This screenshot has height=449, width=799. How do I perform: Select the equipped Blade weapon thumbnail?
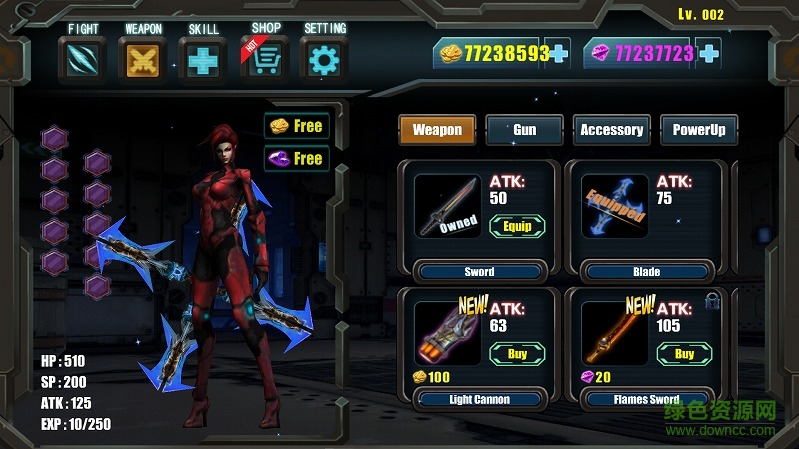[615, 207]
